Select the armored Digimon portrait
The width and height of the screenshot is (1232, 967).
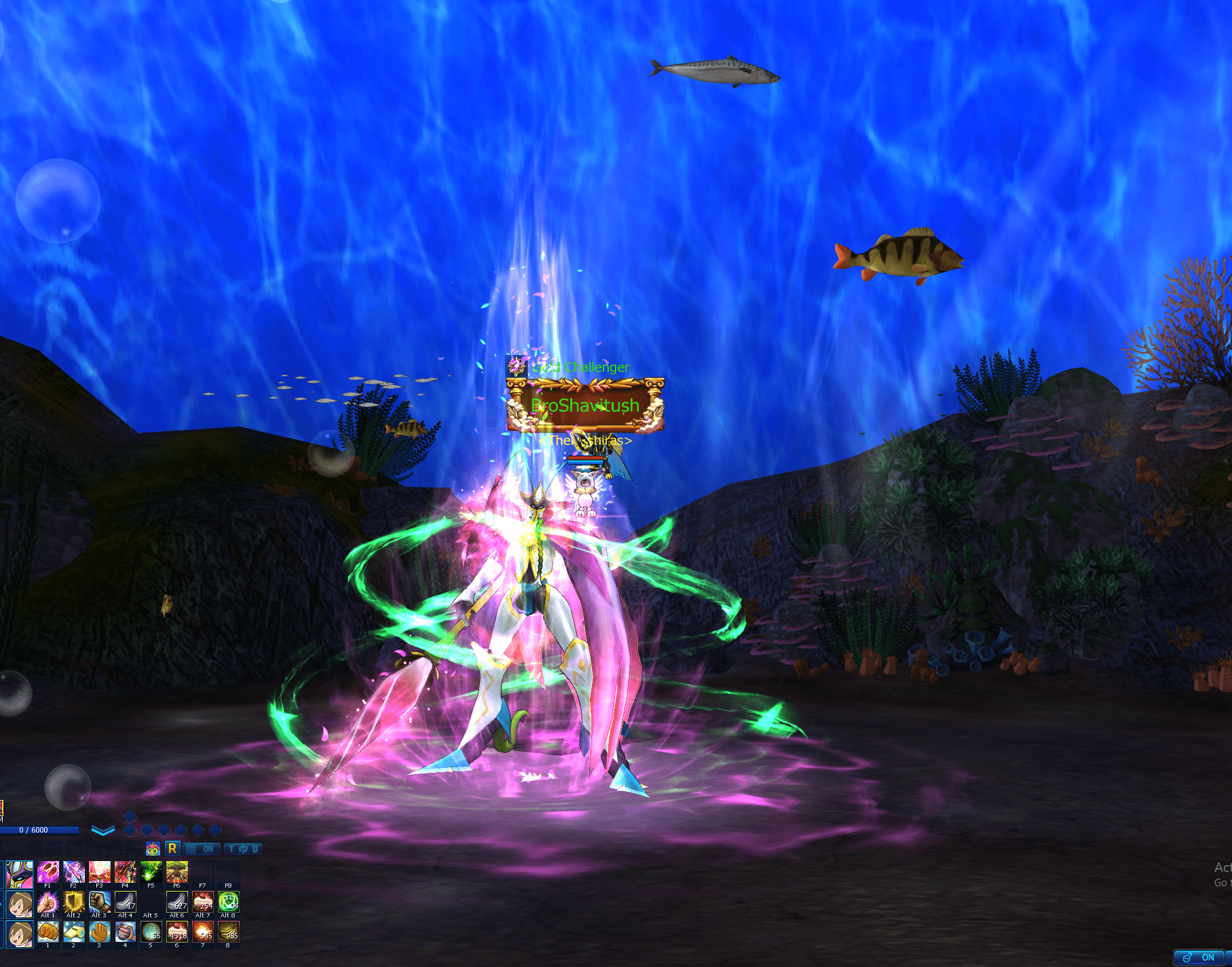click(20, 874)
